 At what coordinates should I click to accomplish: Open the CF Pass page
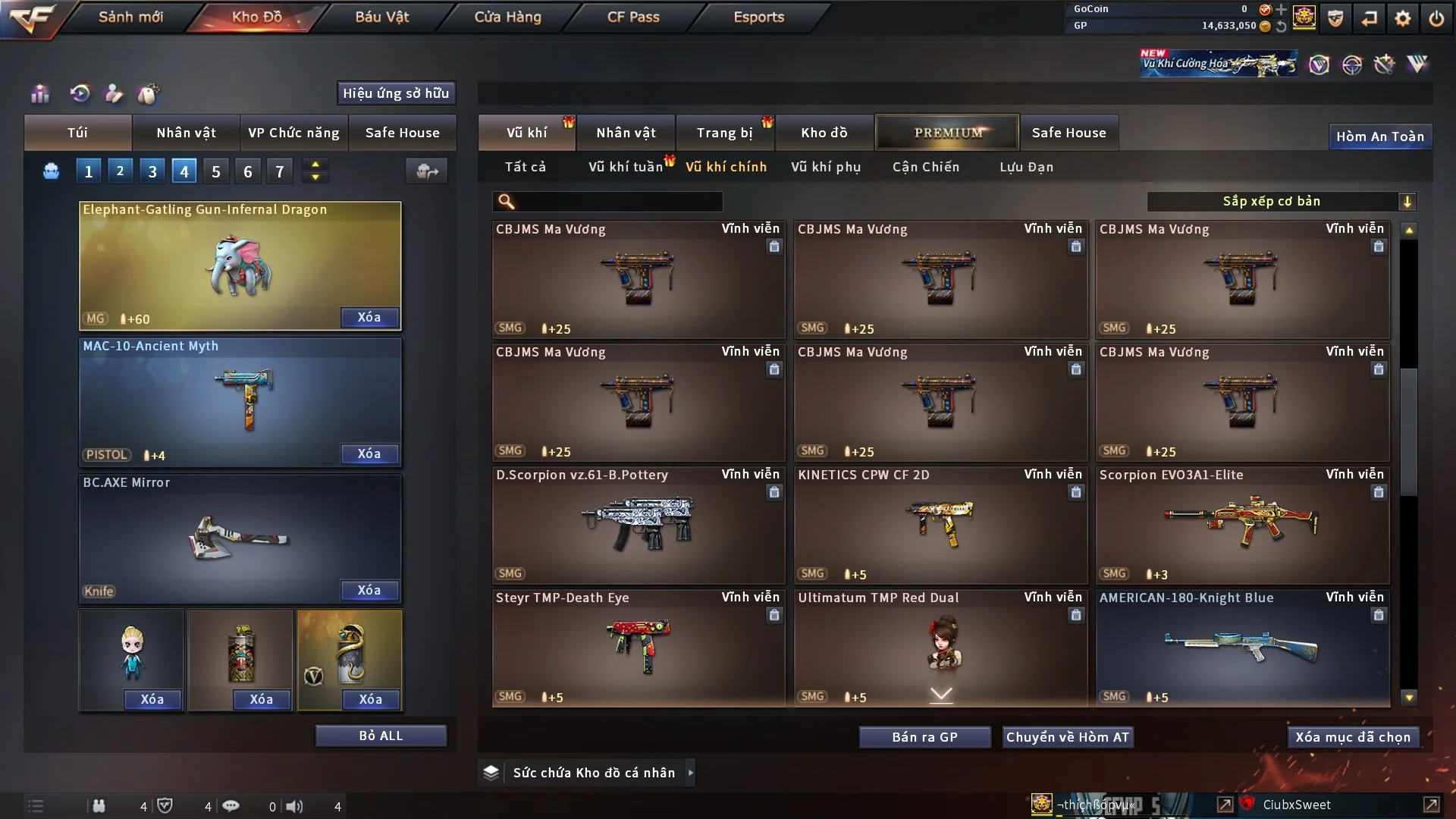633,17
